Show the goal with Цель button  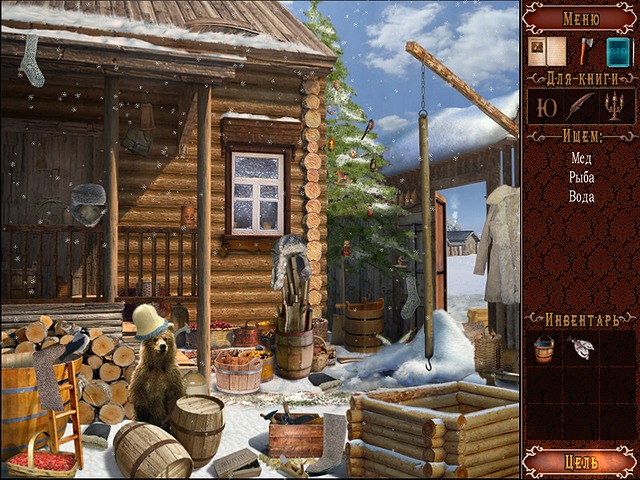pos(581,460)
